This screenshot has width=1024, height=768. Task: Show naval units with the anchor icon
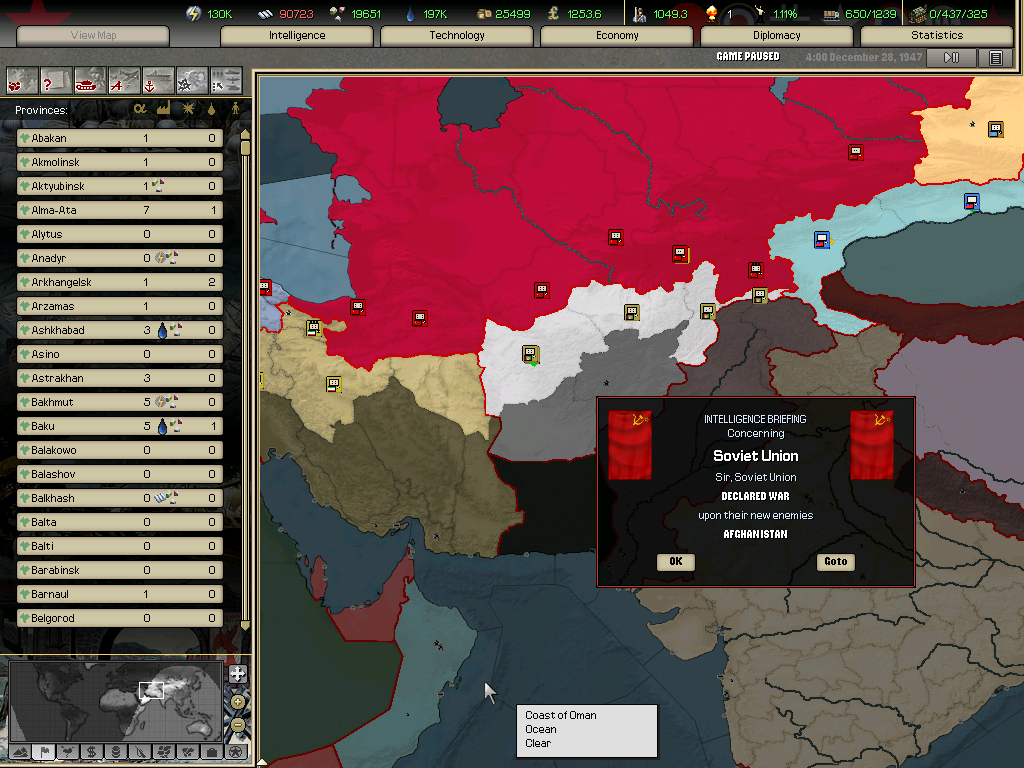click(x=158, y=79)
